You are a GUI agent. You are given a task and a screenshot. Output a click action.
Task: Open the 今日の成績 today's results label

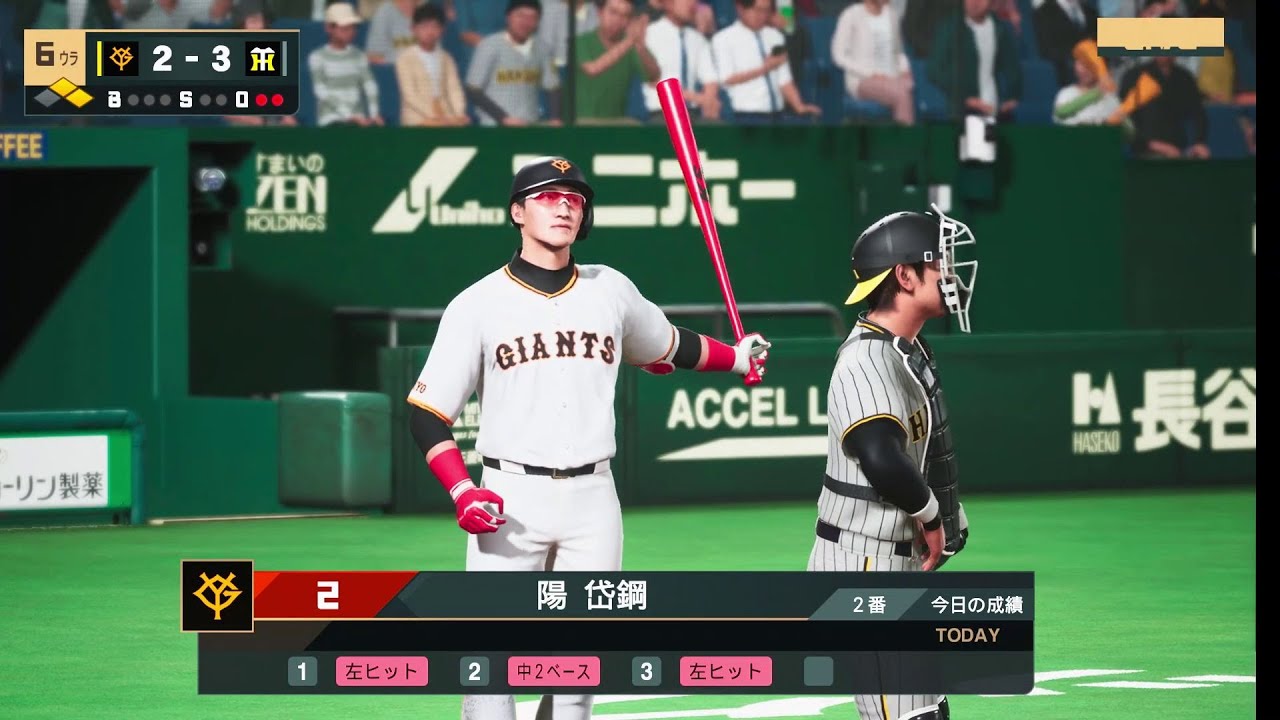[x=976, y=605]
